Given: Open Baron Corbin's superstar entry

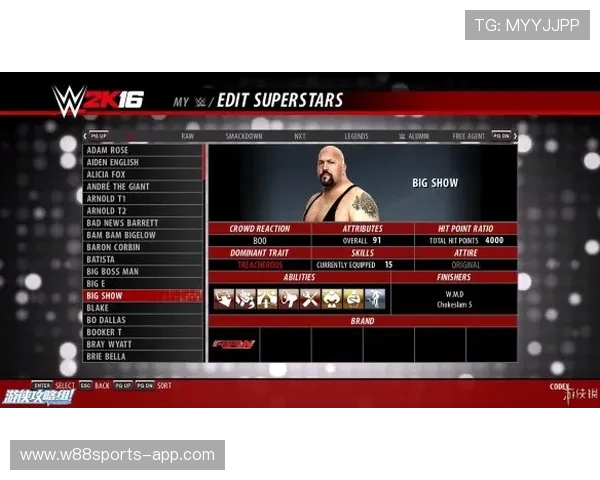Looking at the screenshot, I should pos(142,247).
